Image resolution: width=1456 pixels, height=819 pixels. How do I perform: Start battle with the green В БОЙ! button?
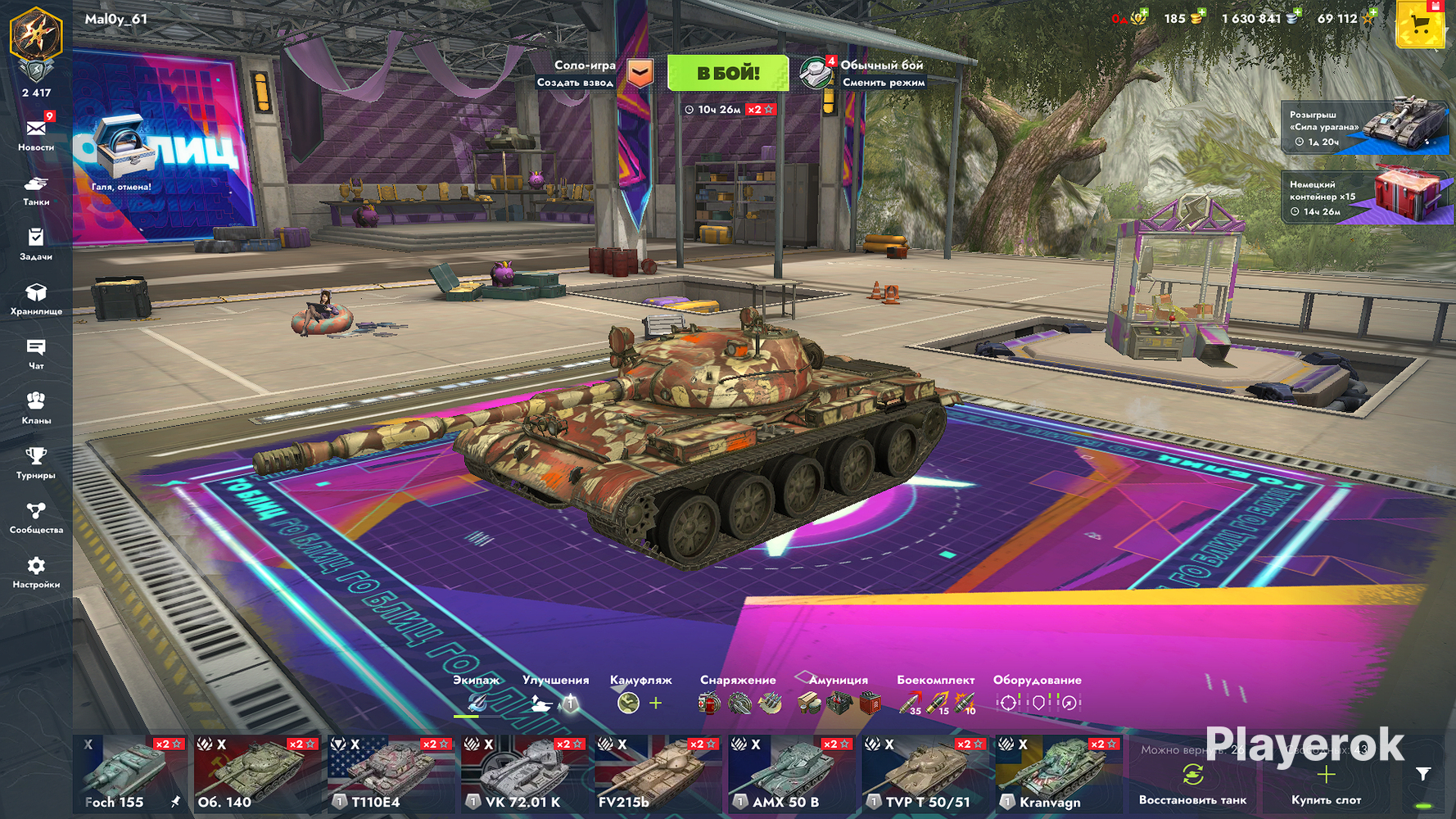coord(727,73)
